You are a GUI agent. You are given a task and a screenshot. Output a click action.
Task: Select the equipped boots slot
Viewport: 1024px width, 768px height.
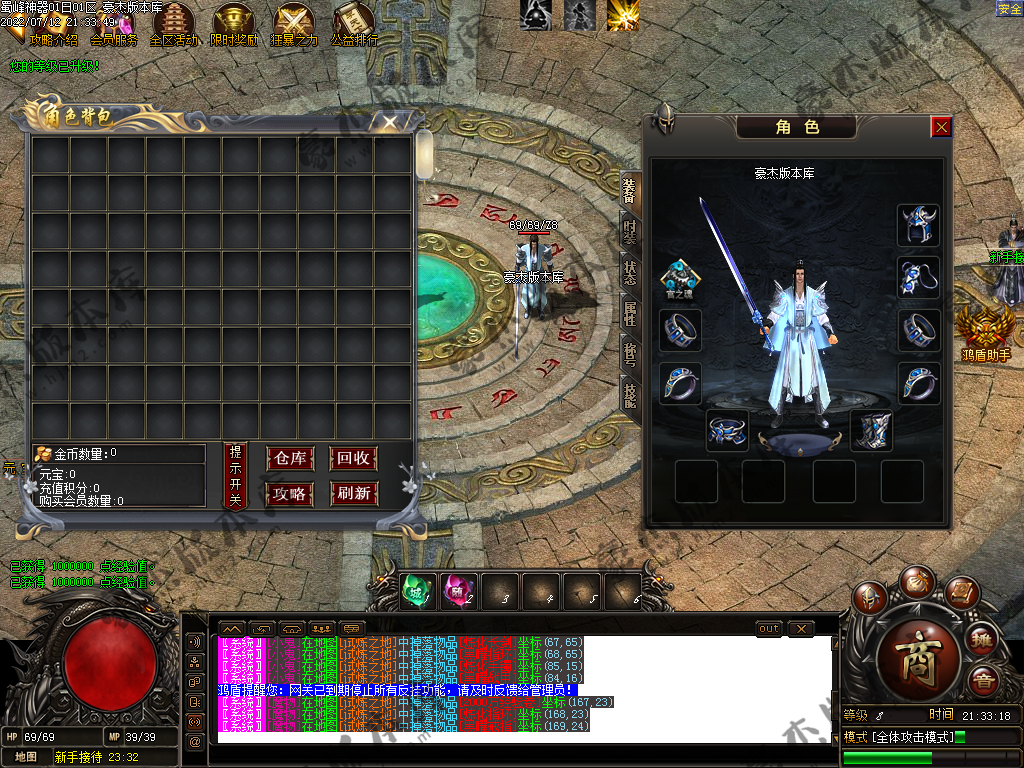point(870,431)
